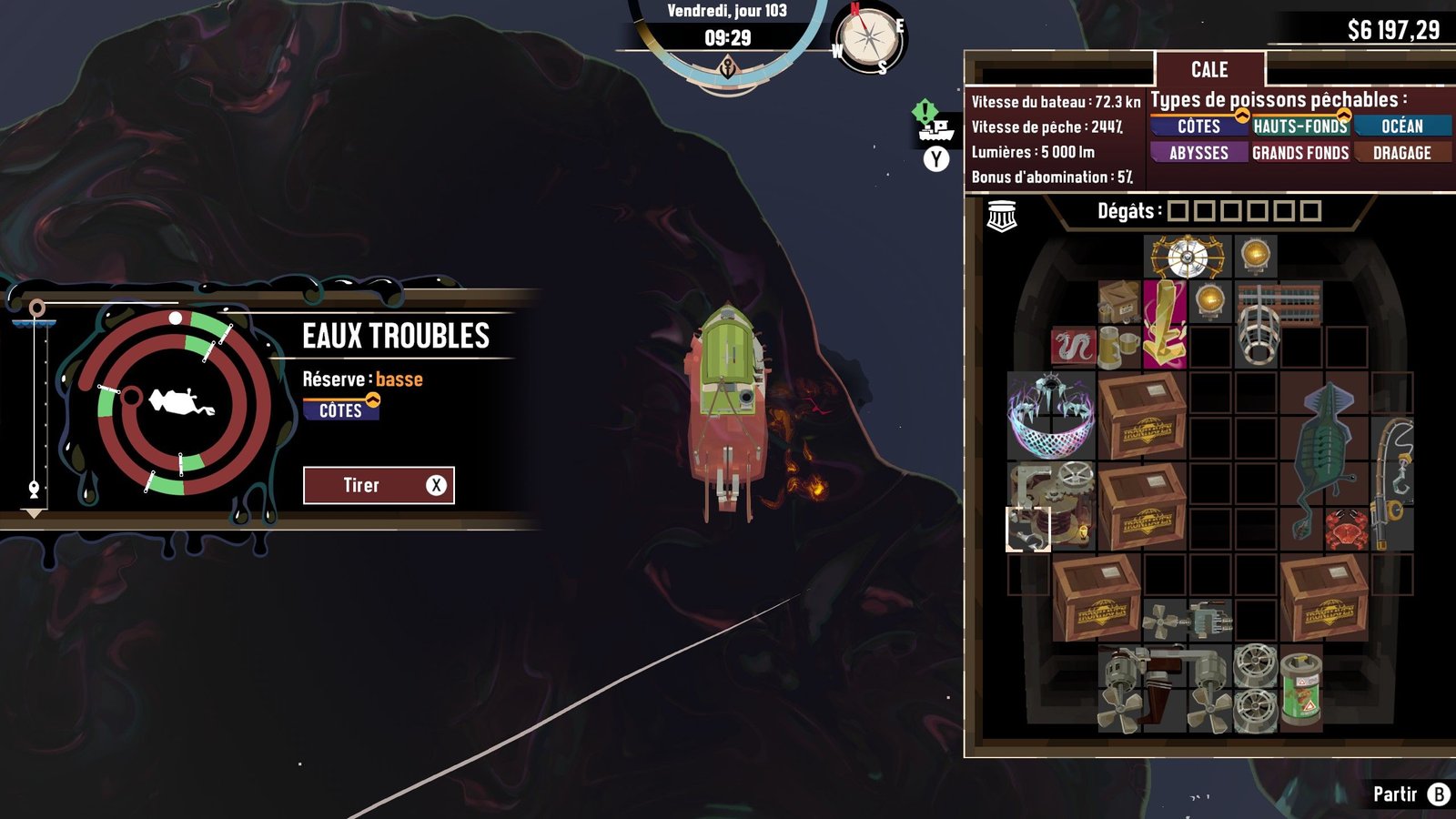Choose the golden statue on the pink tile
1456x819 pixels.
pyautogui.click(x=1165, y=324)
